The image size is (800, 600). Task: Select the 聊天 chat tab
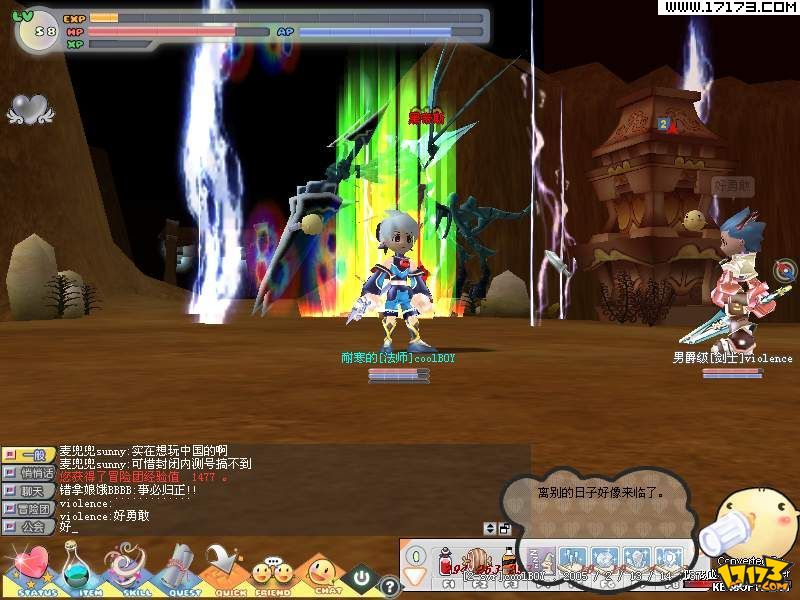[30, 491]
